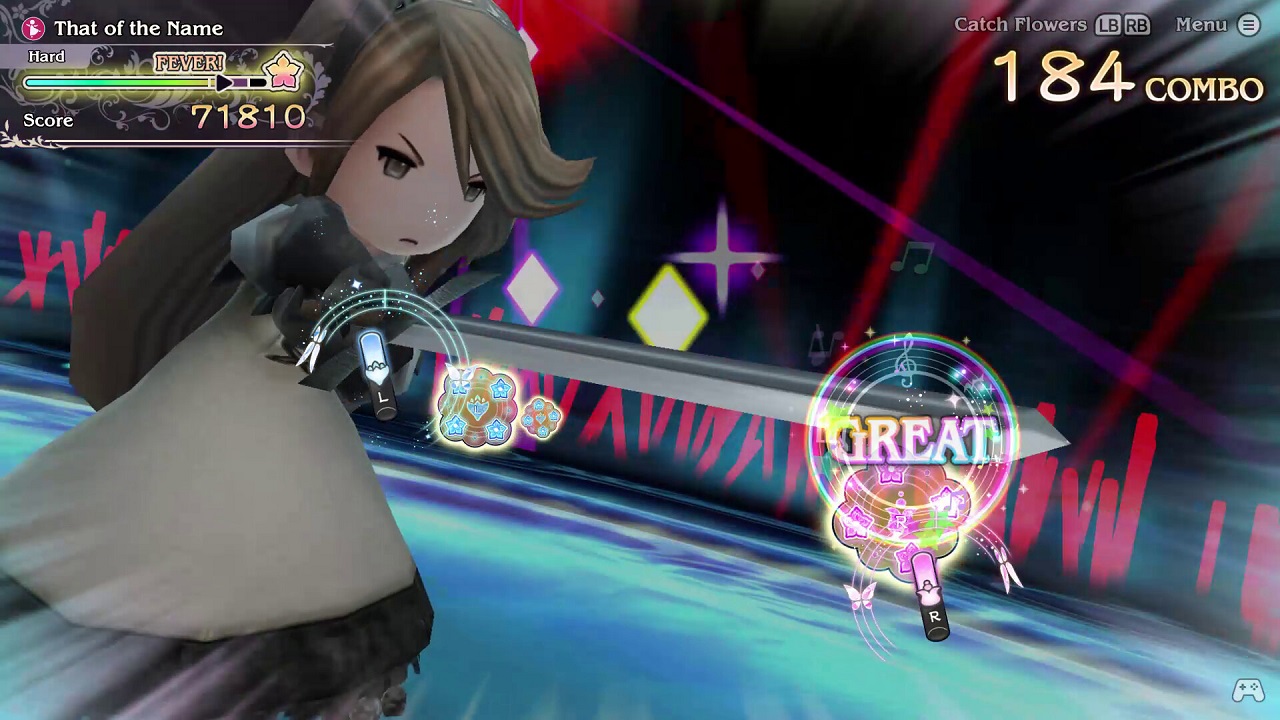Click the hamburger Menu icon
The width and height of the screenshot is (1280, 720).
pos(1247,25)
